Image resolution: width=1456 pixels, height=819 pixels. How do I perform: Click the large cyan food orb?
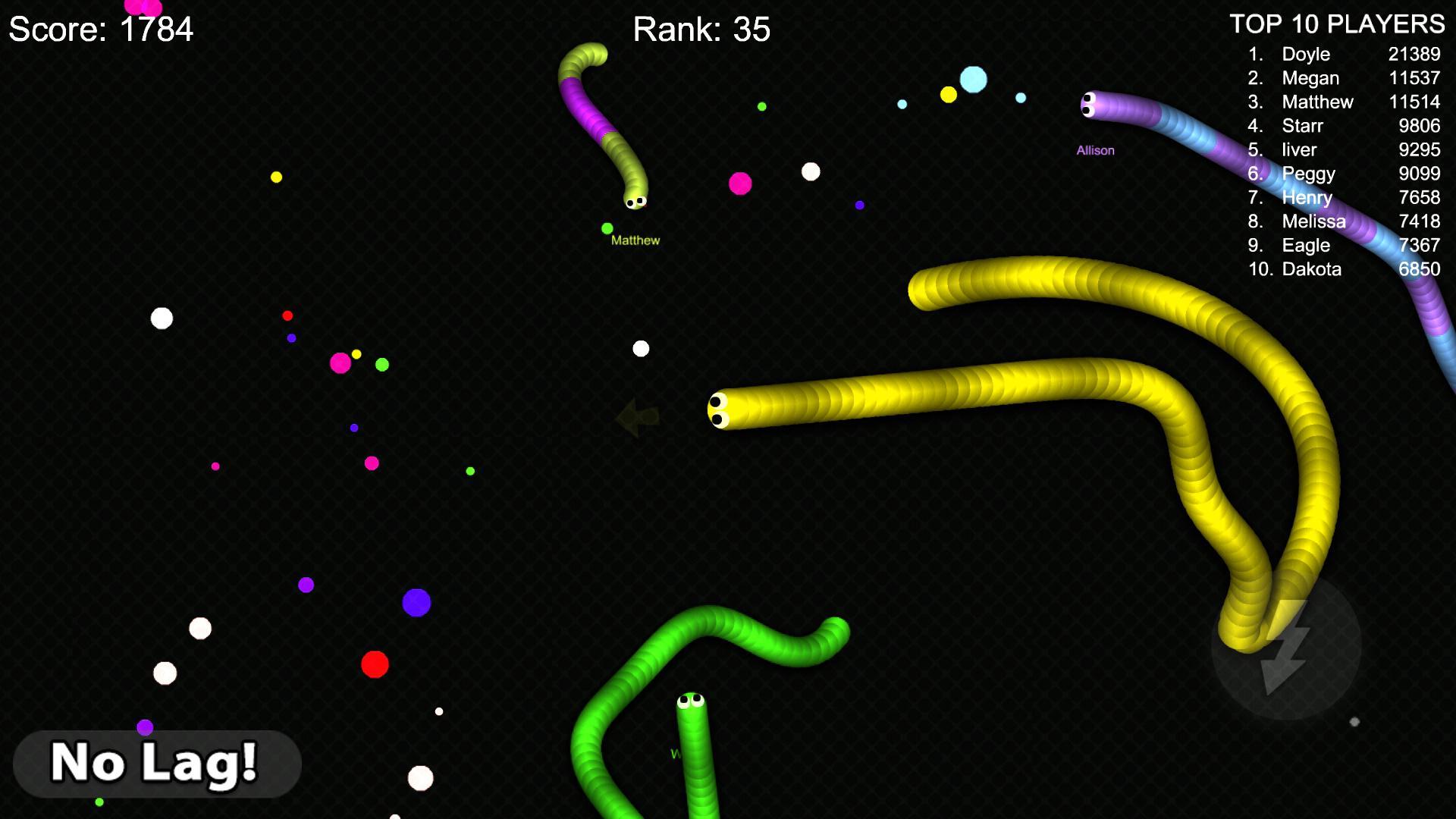click(x=974, y=79)
